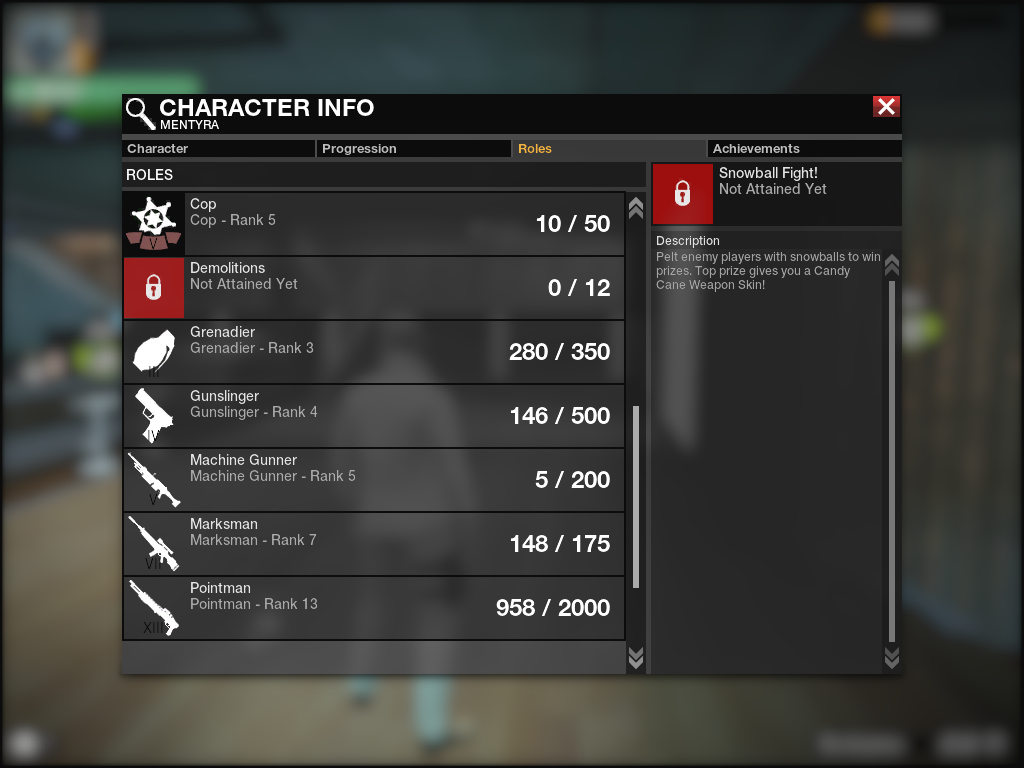Switch to the Character tab
Viewport: 1024px width, 768px height.
tap(218, 149)
